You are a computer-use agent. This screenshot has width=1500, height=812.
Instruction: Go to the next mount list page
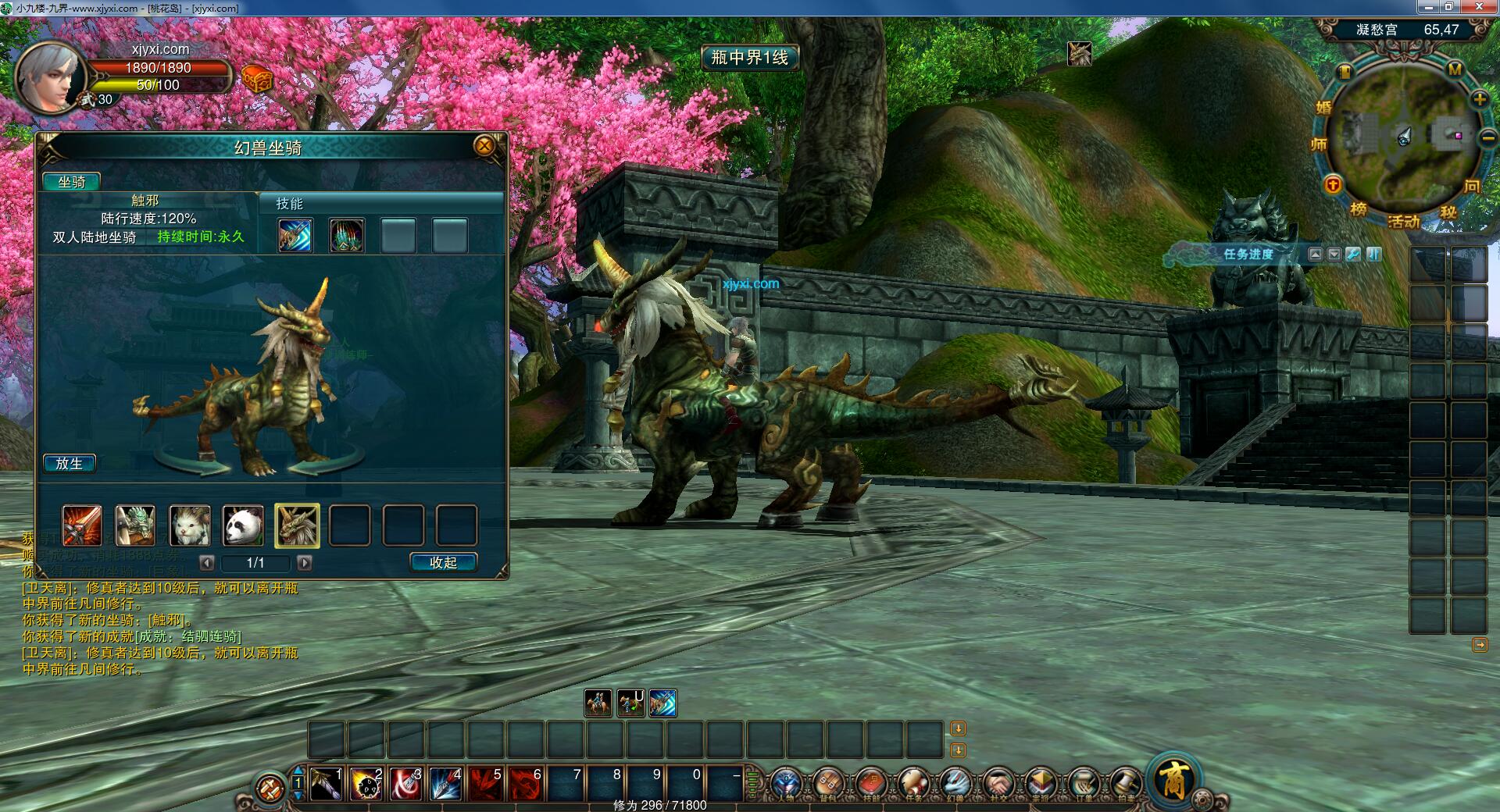(x=305, y=563)
